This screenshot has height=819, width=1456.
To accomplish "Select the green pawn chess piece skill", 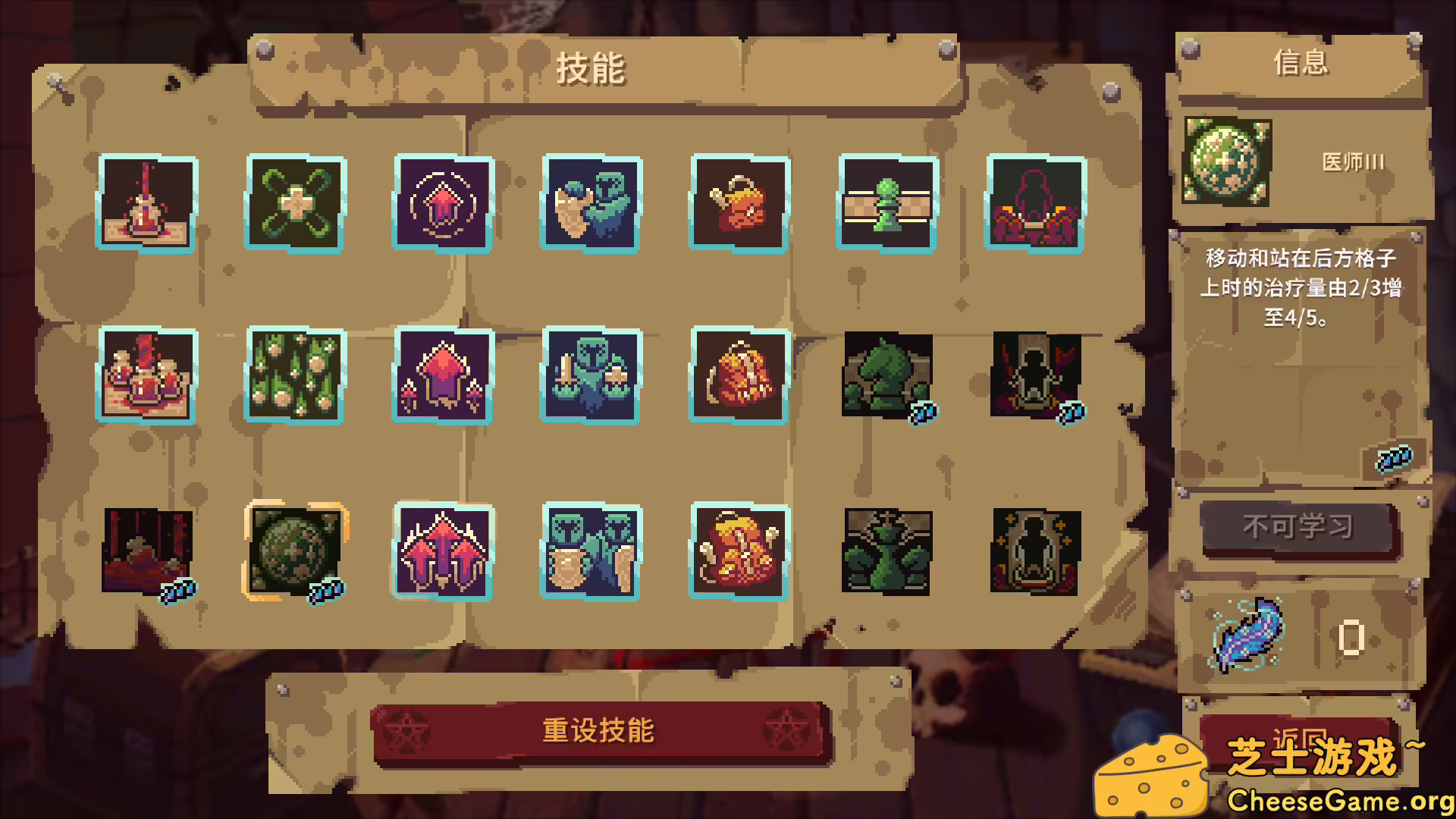I will coord(885,203).
